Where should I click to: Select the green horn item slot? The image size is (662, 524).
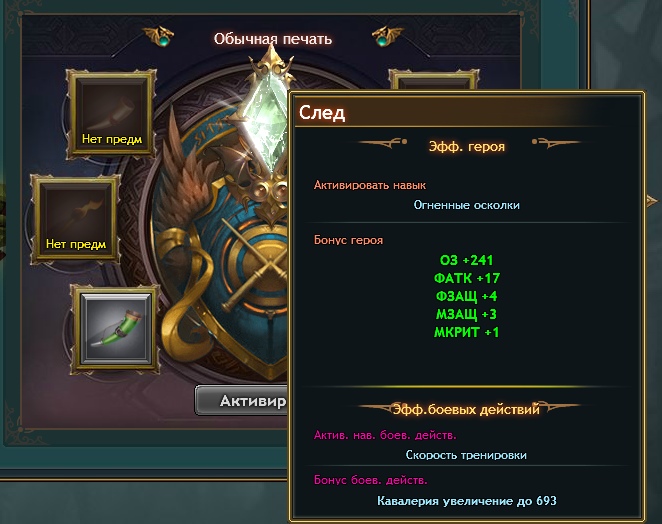point(112,326)
